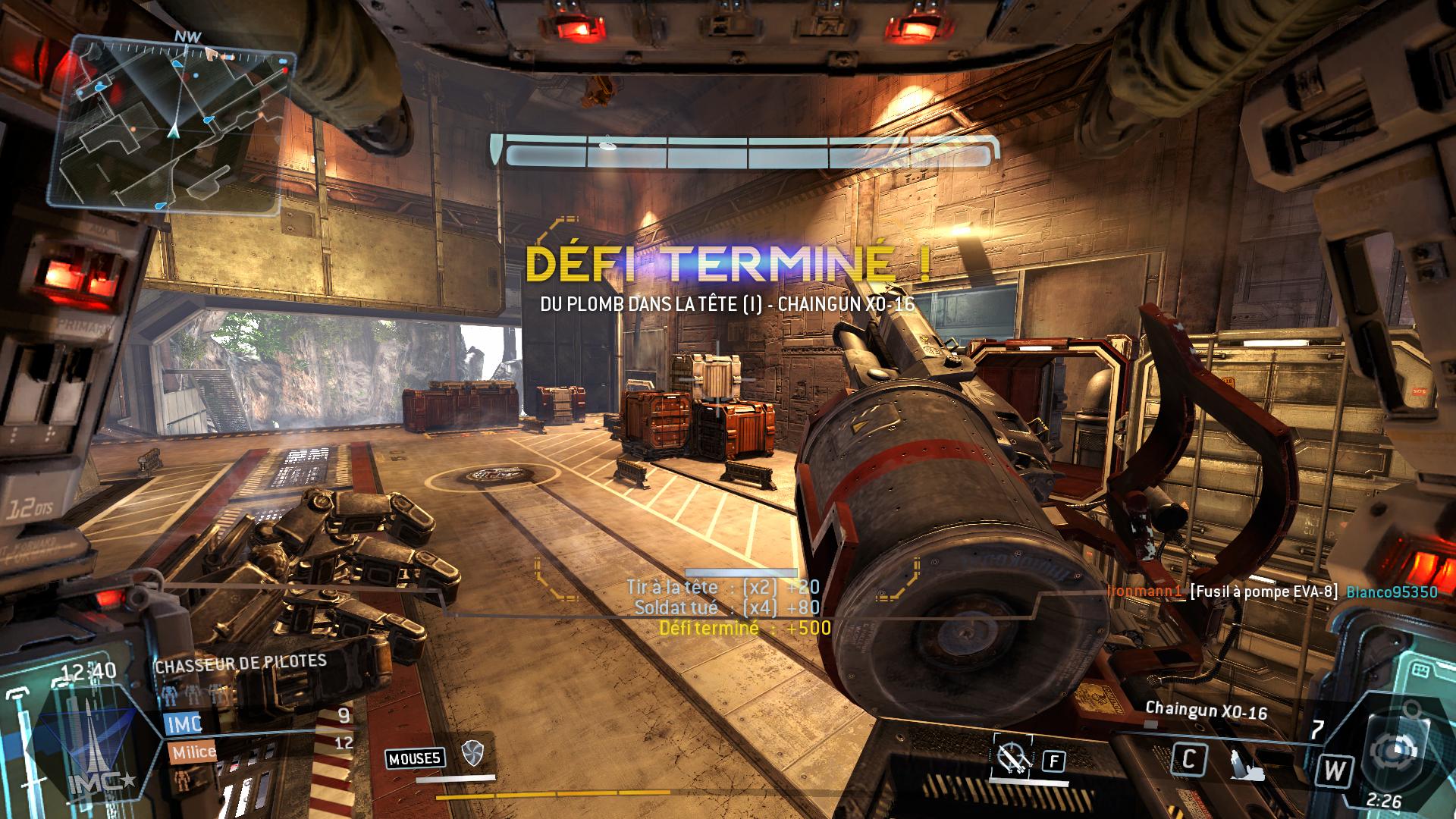Click the Chaingun XO-16 weapon name
Image resolution: width=1456 pixels, height=819 pixels.
click(x=1206, y=711)
